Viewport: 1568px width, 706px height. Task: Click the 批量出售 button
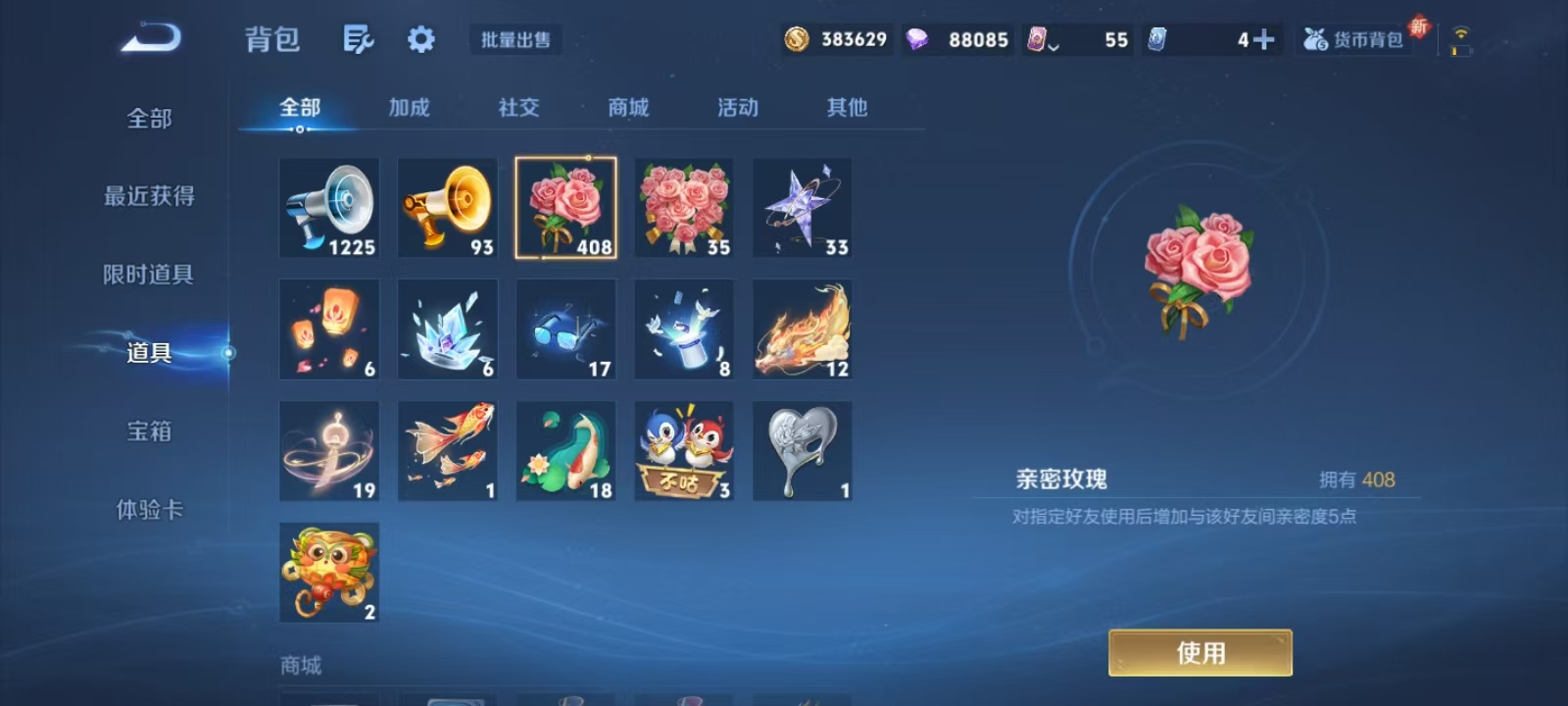[x=514, y=41]
